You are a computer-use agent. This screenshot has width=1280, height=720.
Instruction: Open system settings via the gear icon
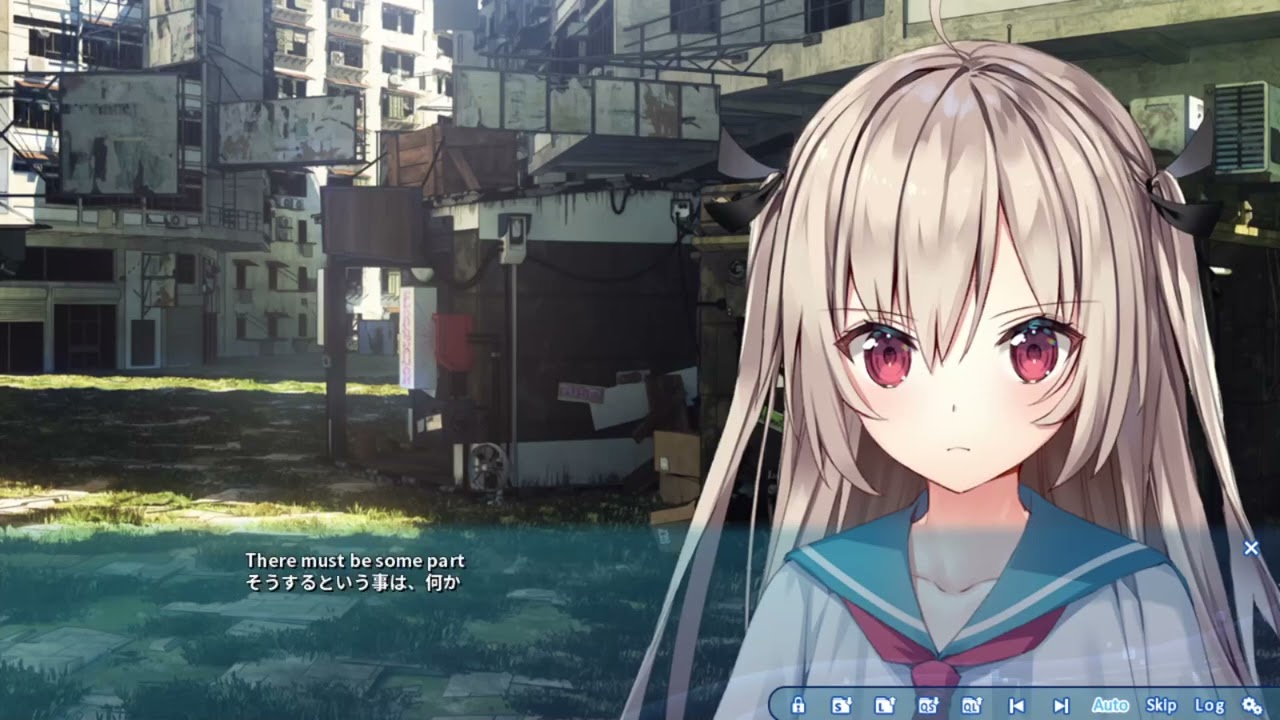pos(1250,703)
